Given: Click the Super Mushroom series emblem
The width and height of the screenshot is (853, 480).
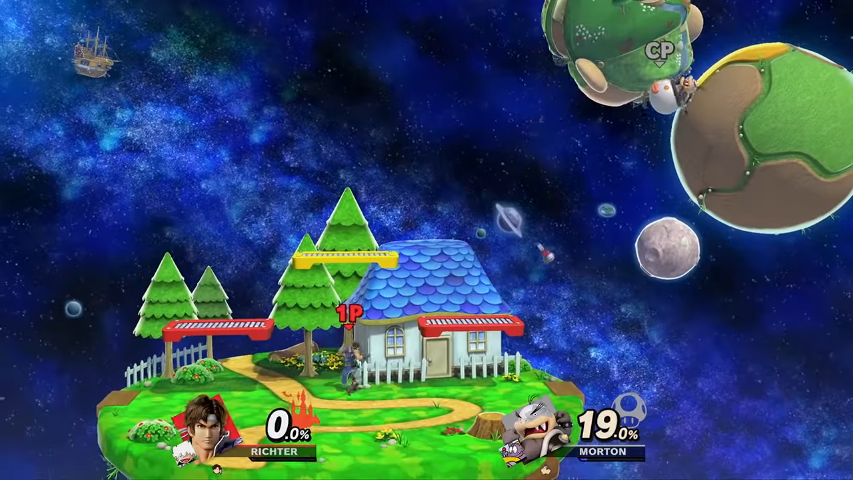Looking at the screenshot, I should click(629, 408).
